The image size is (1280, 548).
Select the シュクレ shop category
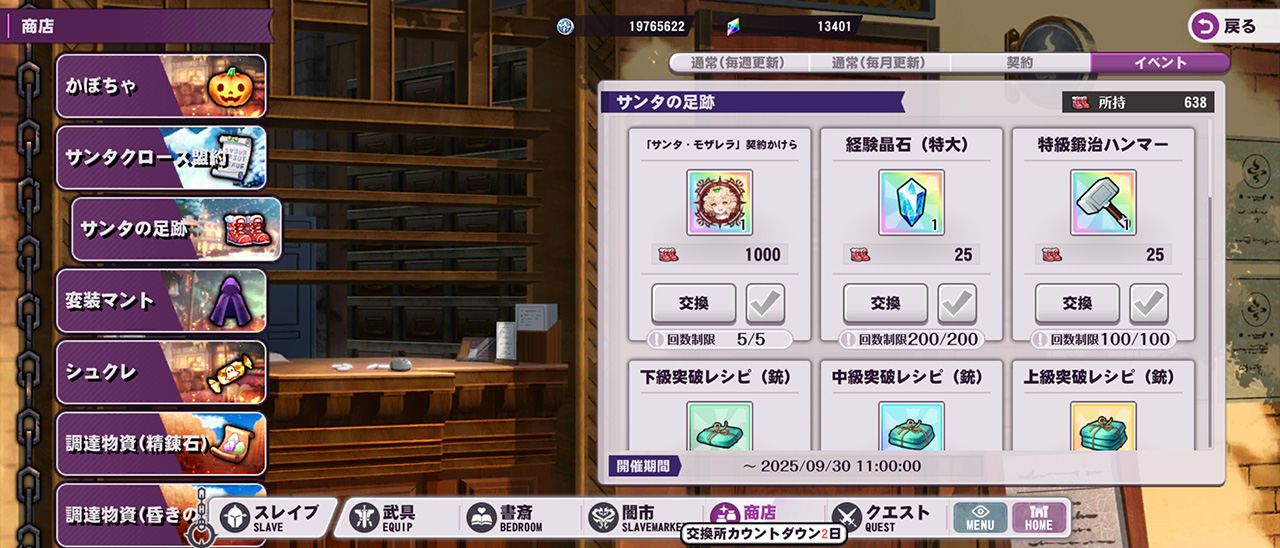click(161, 372)
